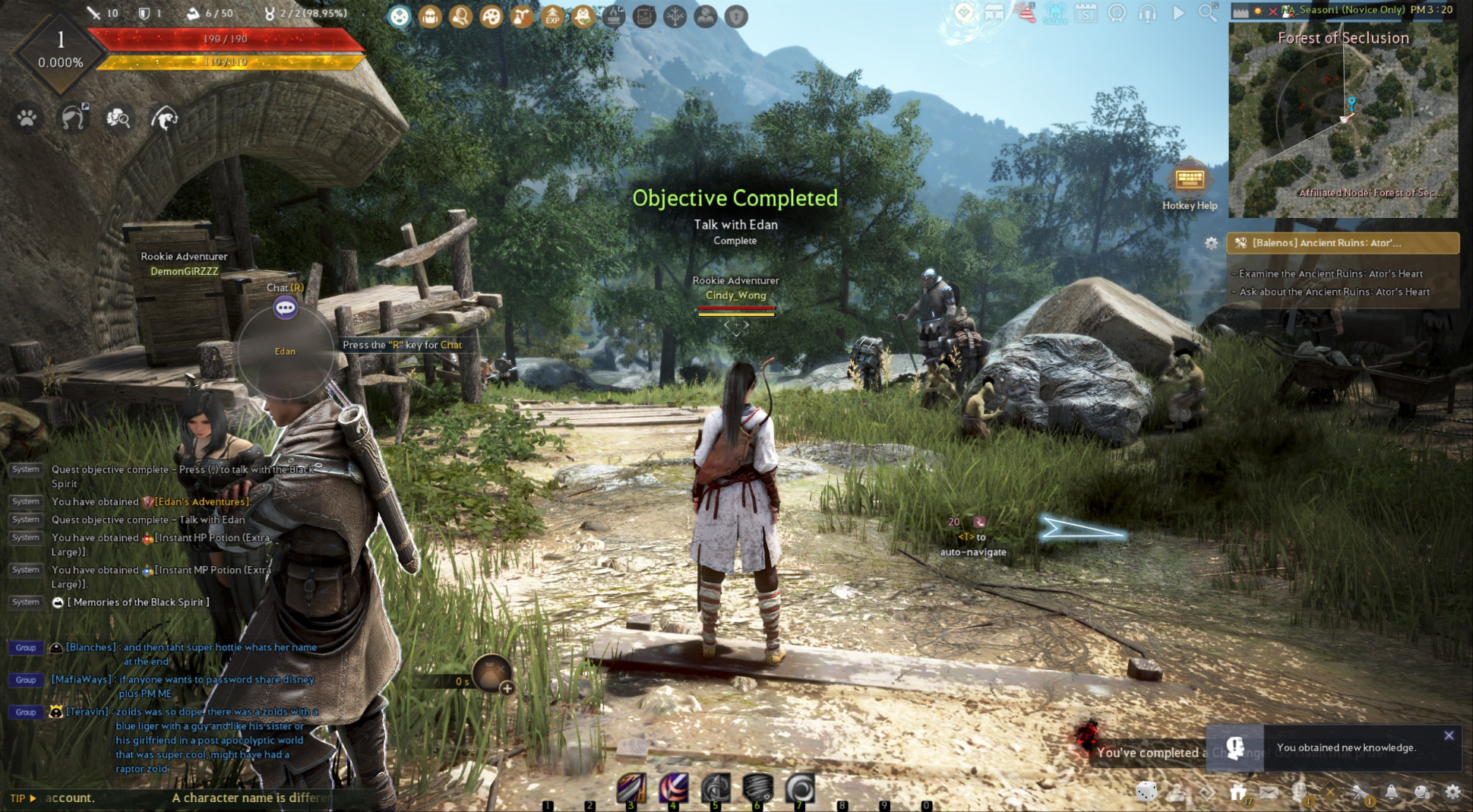This screenshot has width=1473, height=812.
Task: Open quest tracker gear settings
Action: pos(1211,243)
